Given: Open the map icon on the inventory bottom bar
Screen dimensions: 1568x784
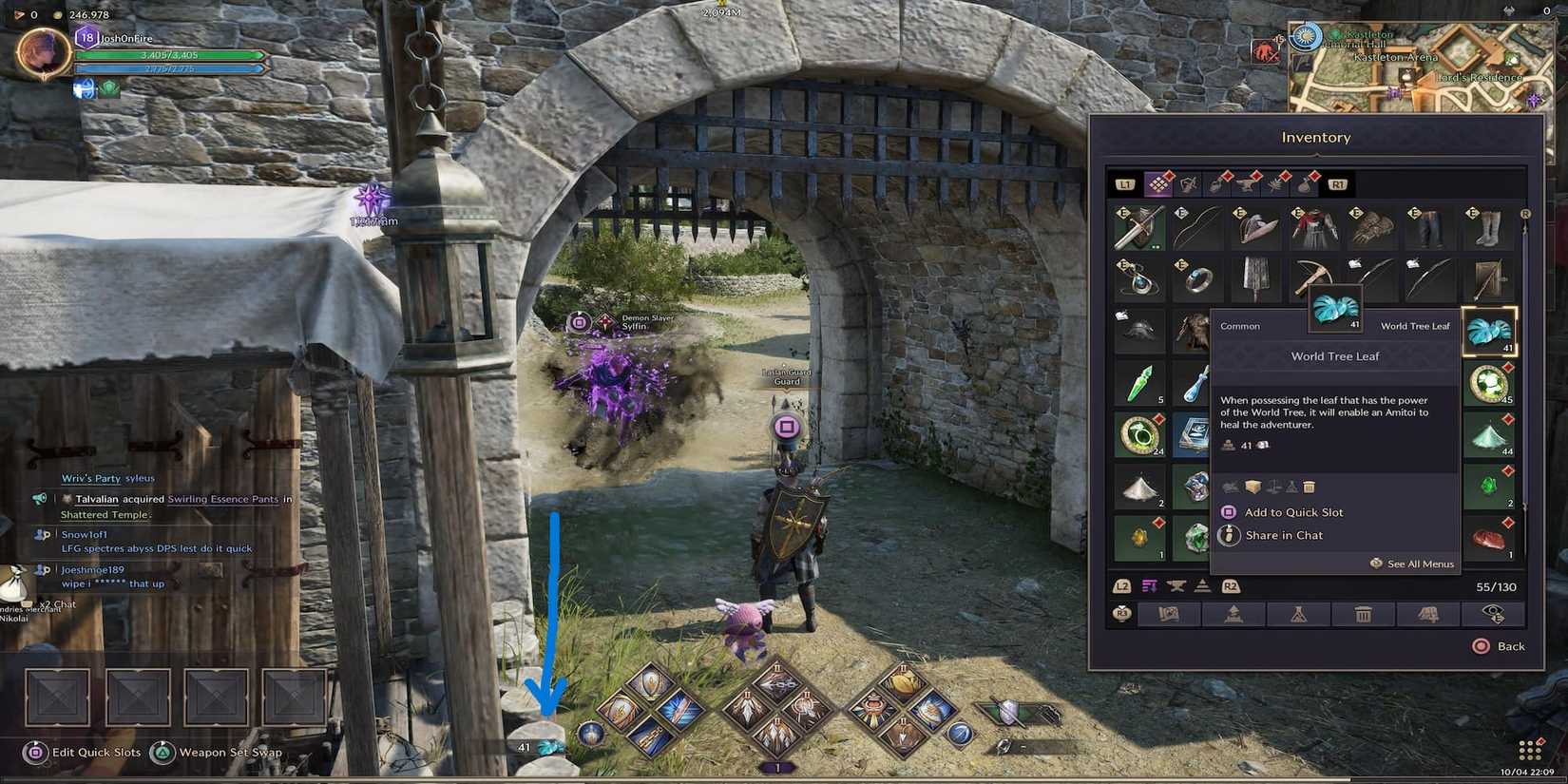Looking at the screenshot, I should point(1168,615).
